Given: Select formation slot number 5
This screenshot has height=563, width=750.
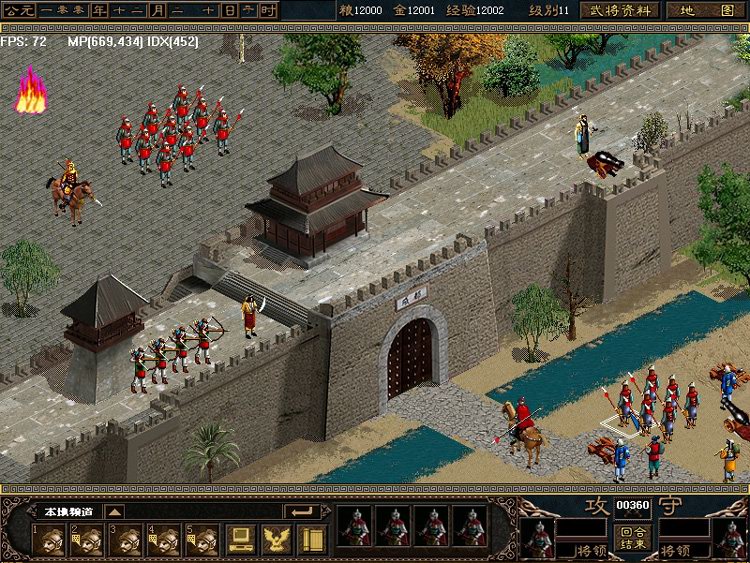Looking at the screenshot, I should pyautogui.click(x=202, y=540).
